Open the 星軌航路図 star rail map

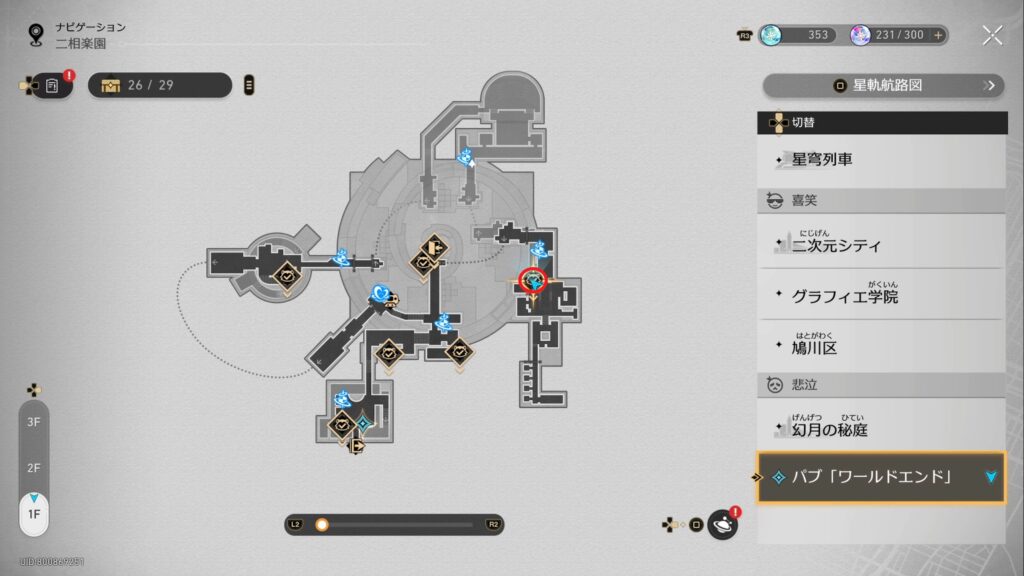click(x=883, y=85)
